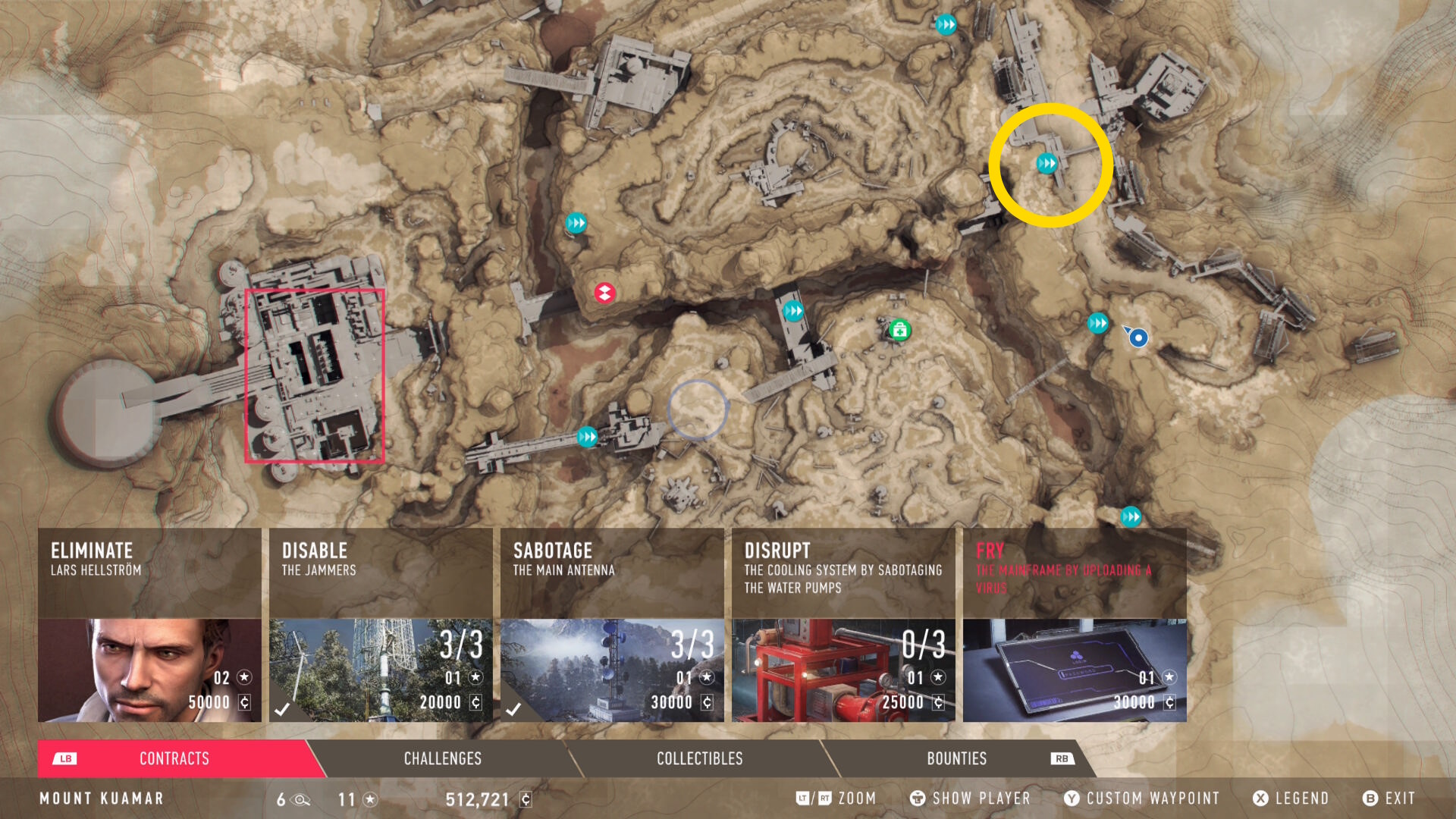Select the red objective marker on the map
Screen dimensions: 1456x819
[x=604, y=293]
